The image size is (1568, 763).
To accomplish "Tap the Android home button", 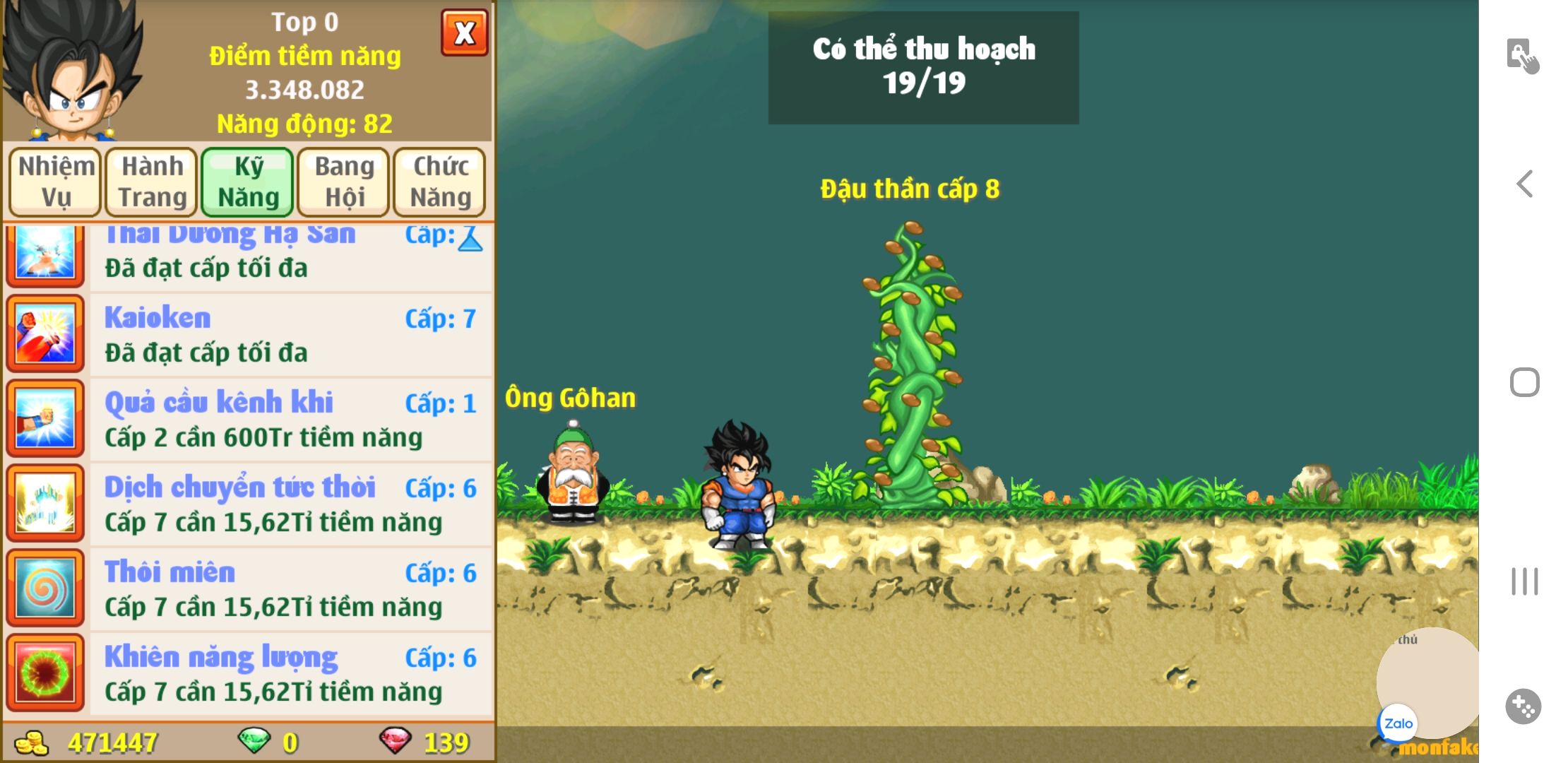I will tap(1524, 383).
